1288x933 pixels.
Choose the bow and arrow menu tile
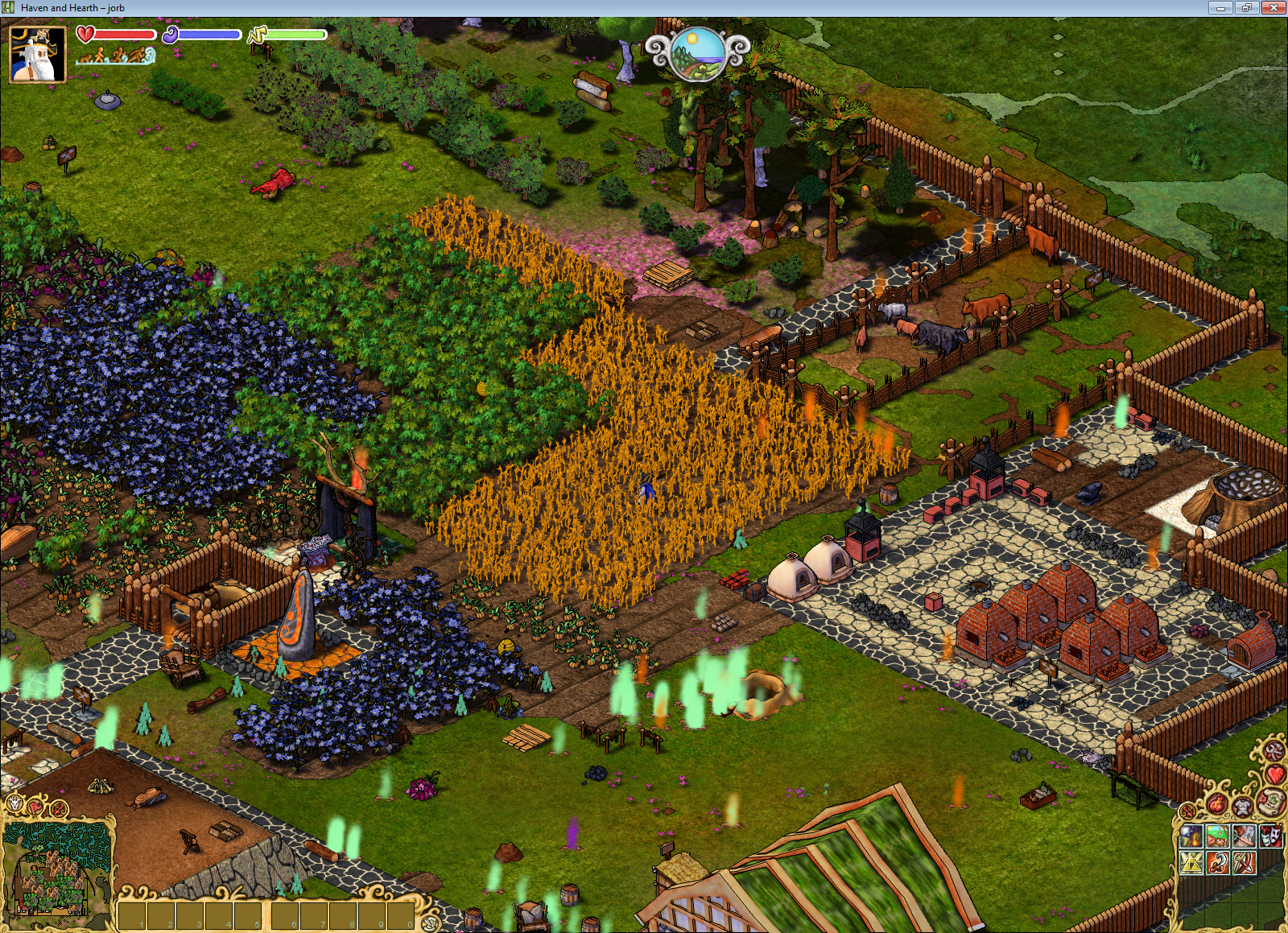point(1245,863)
